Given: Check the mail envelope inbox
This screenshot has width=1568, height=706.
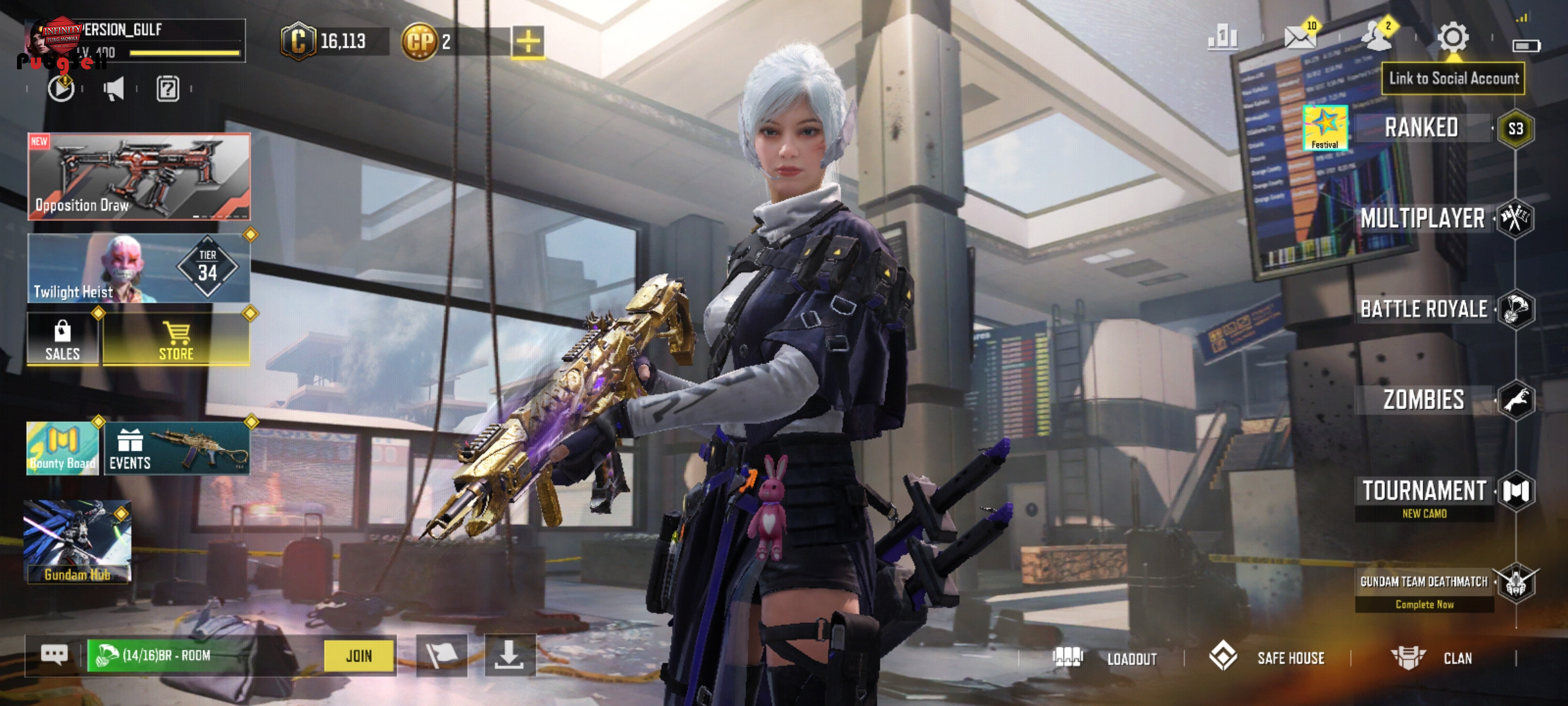Looking at the screenshot, I should click(x=1300, y=37).
